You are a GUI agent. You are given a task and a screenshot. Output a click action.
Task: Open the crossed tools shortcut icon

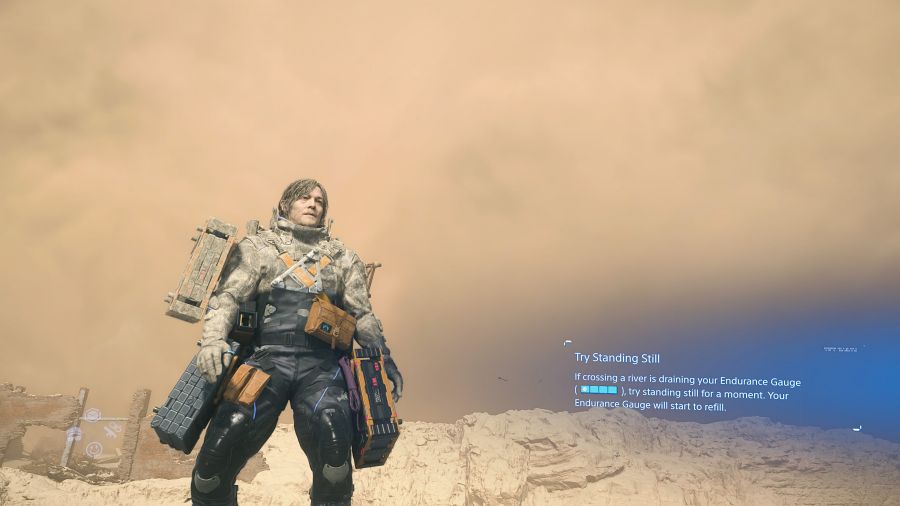point(112,430)
